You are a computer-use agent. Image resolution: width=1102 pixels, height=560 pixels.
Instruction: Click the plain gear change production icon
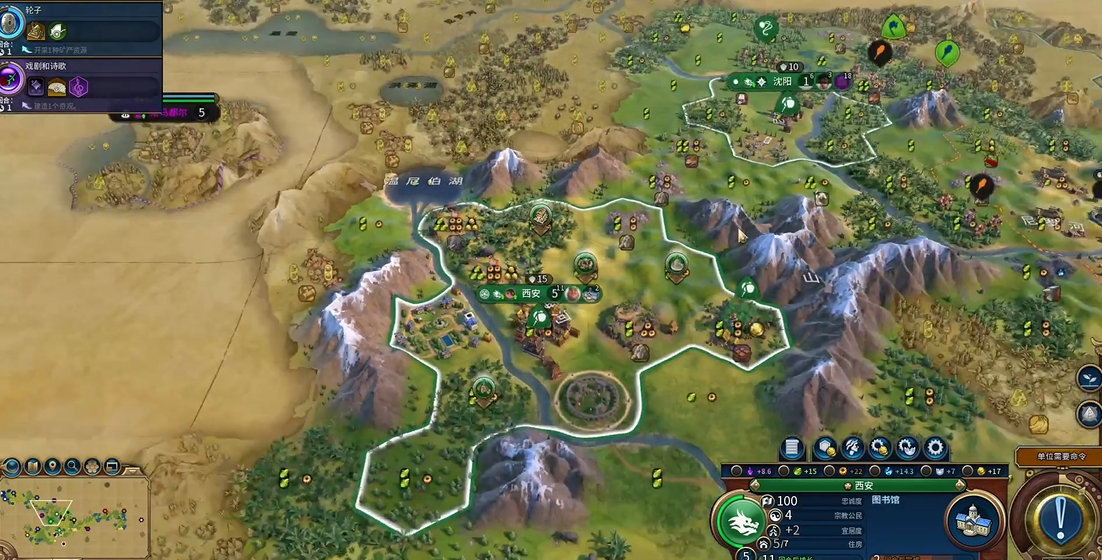pyautogui.click(x=936, y=448)
